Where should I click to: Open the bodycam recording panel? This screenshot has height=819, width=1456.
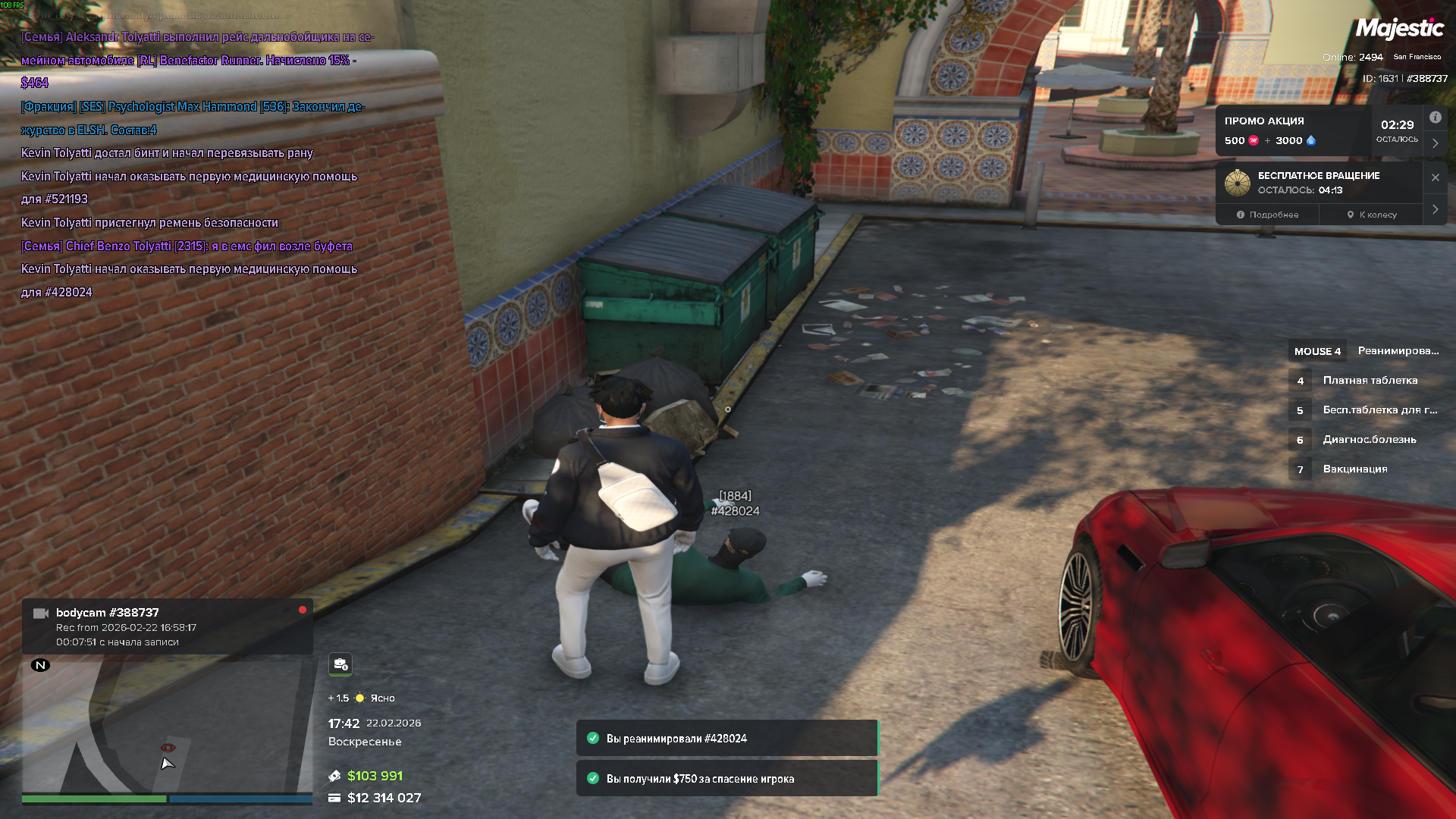[x=167, y=626]
